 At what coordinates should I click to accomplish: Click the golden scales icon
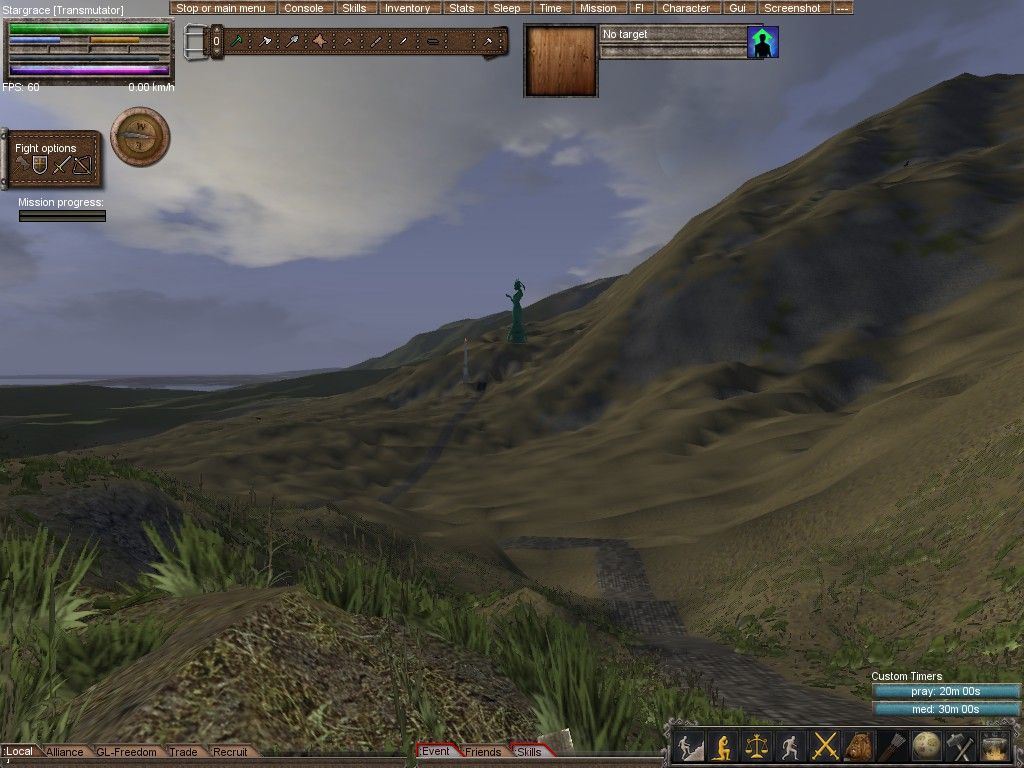click(756, 746)
